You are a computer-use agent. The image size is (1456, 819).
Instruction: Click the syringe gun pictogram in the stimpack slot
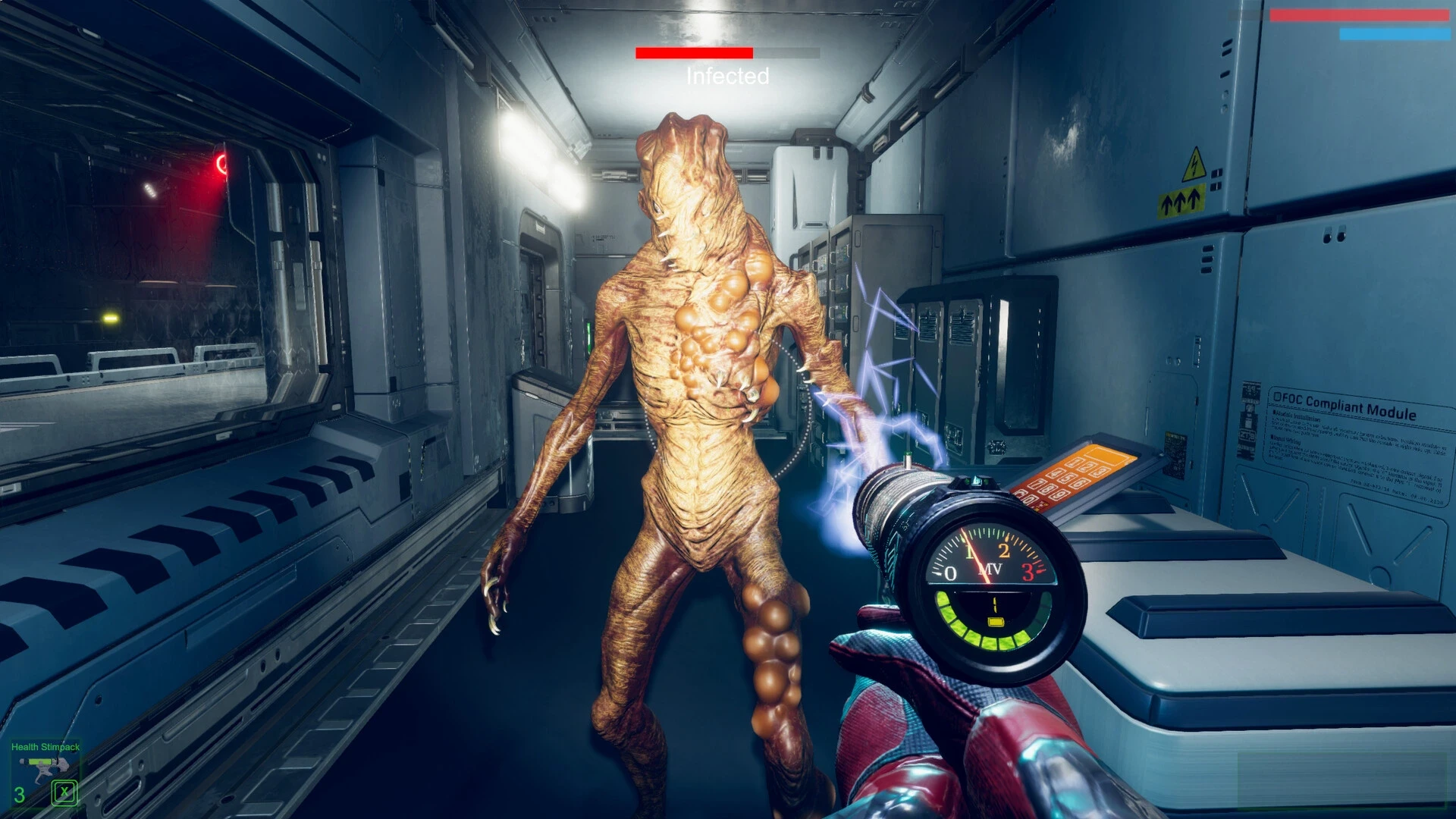click(42, 767)
